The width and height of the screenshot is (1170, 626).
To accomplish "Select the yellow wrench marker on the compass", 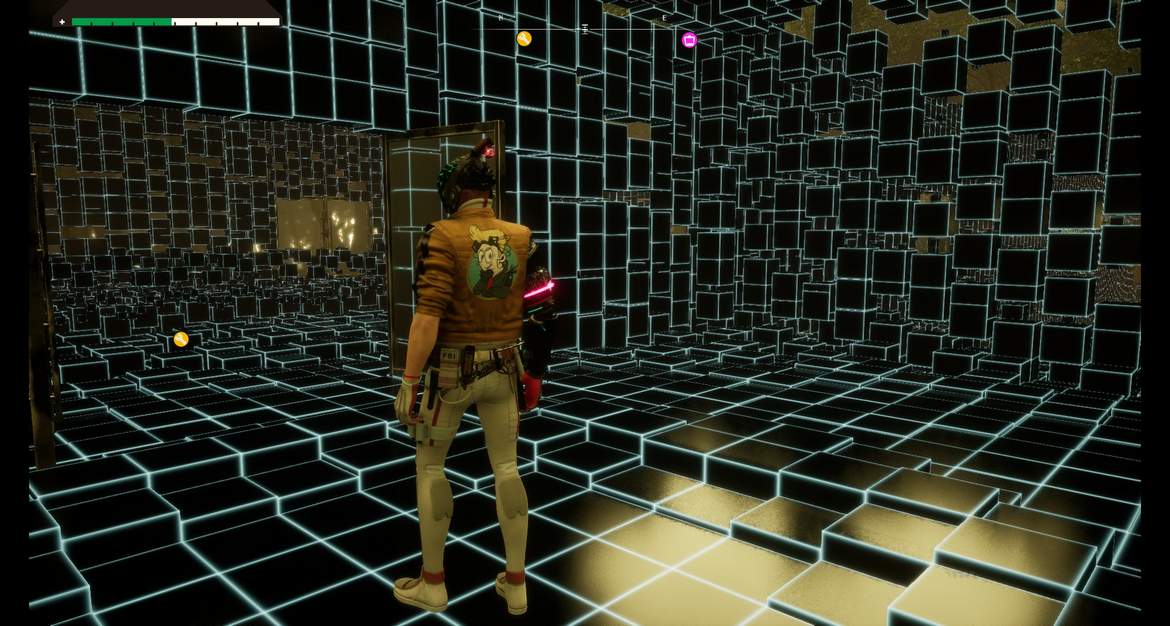I will pyautogui.click(x=524, y=39).
